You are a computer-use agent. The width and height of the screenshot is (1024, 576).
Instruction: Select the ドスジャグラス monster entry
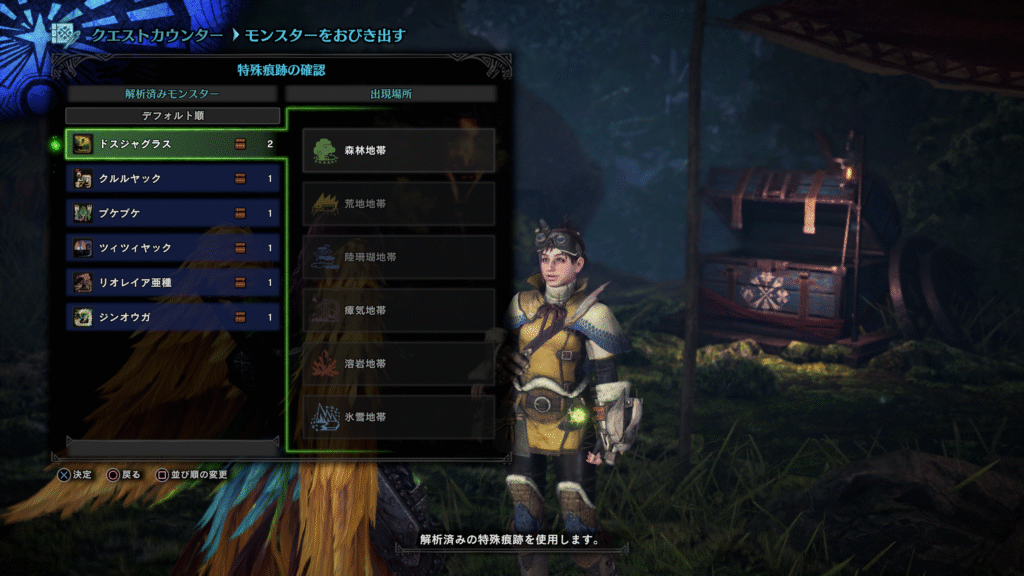(x=173, y=144)
